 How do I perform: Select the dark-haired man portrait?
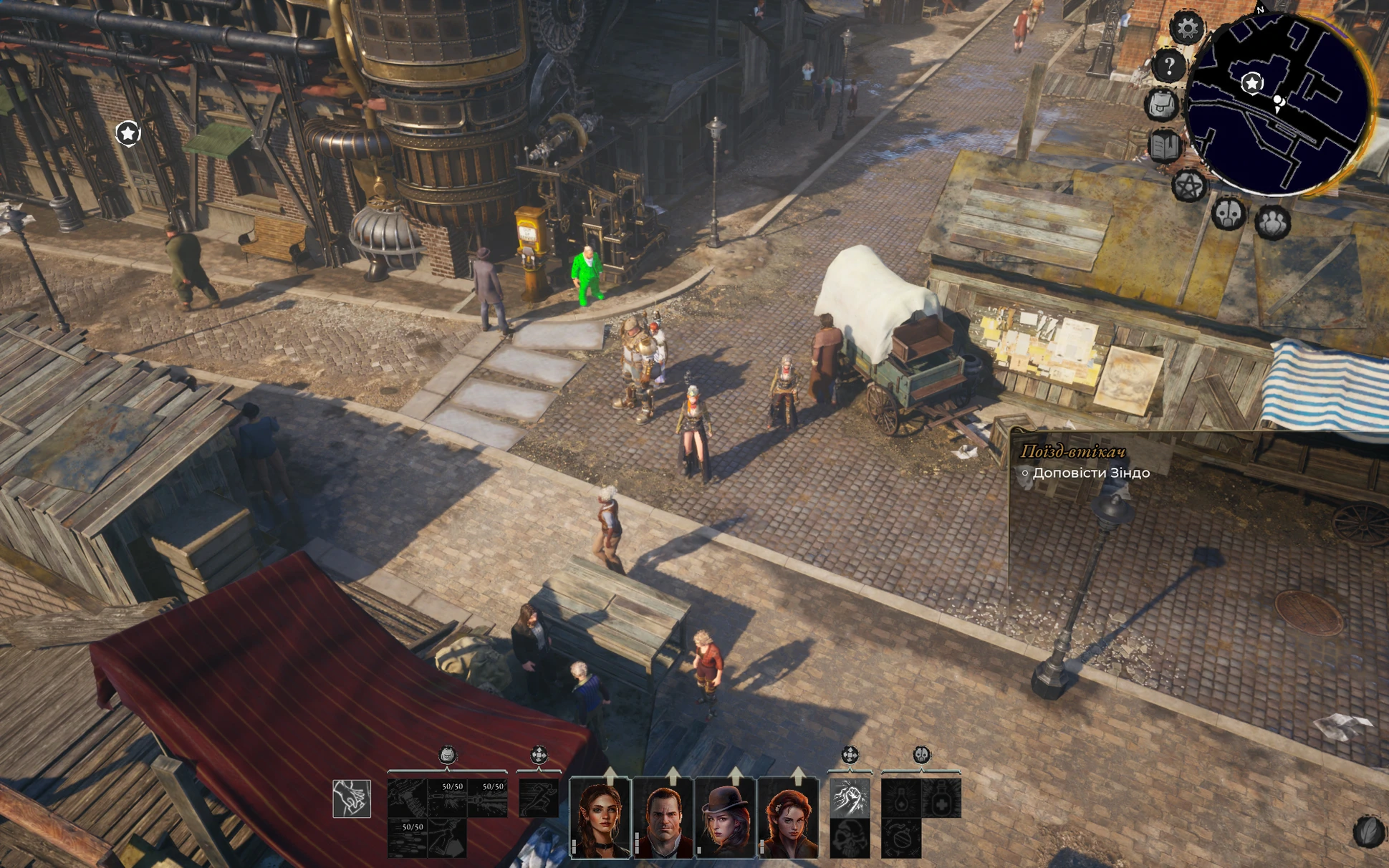663,817
